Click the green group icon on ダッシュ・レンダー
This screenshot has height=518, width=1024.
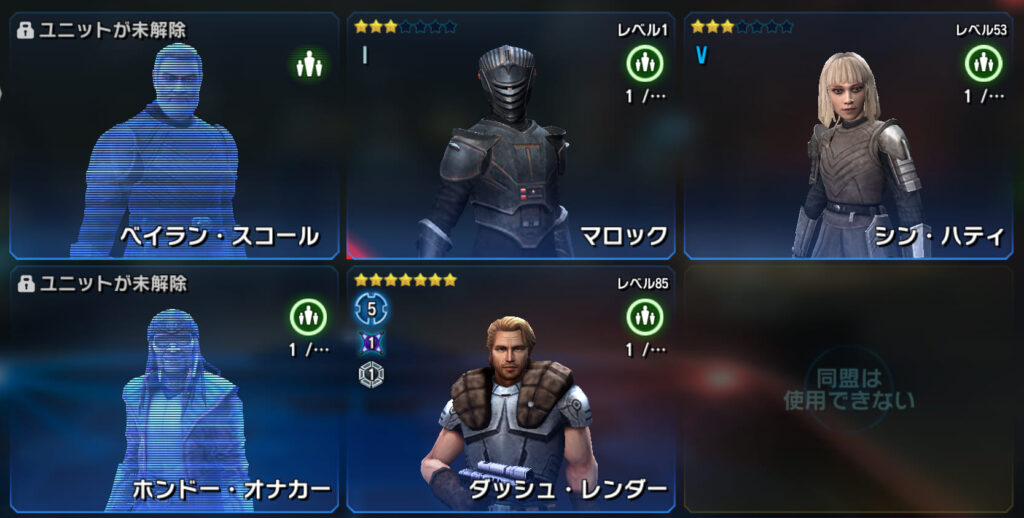645,317
